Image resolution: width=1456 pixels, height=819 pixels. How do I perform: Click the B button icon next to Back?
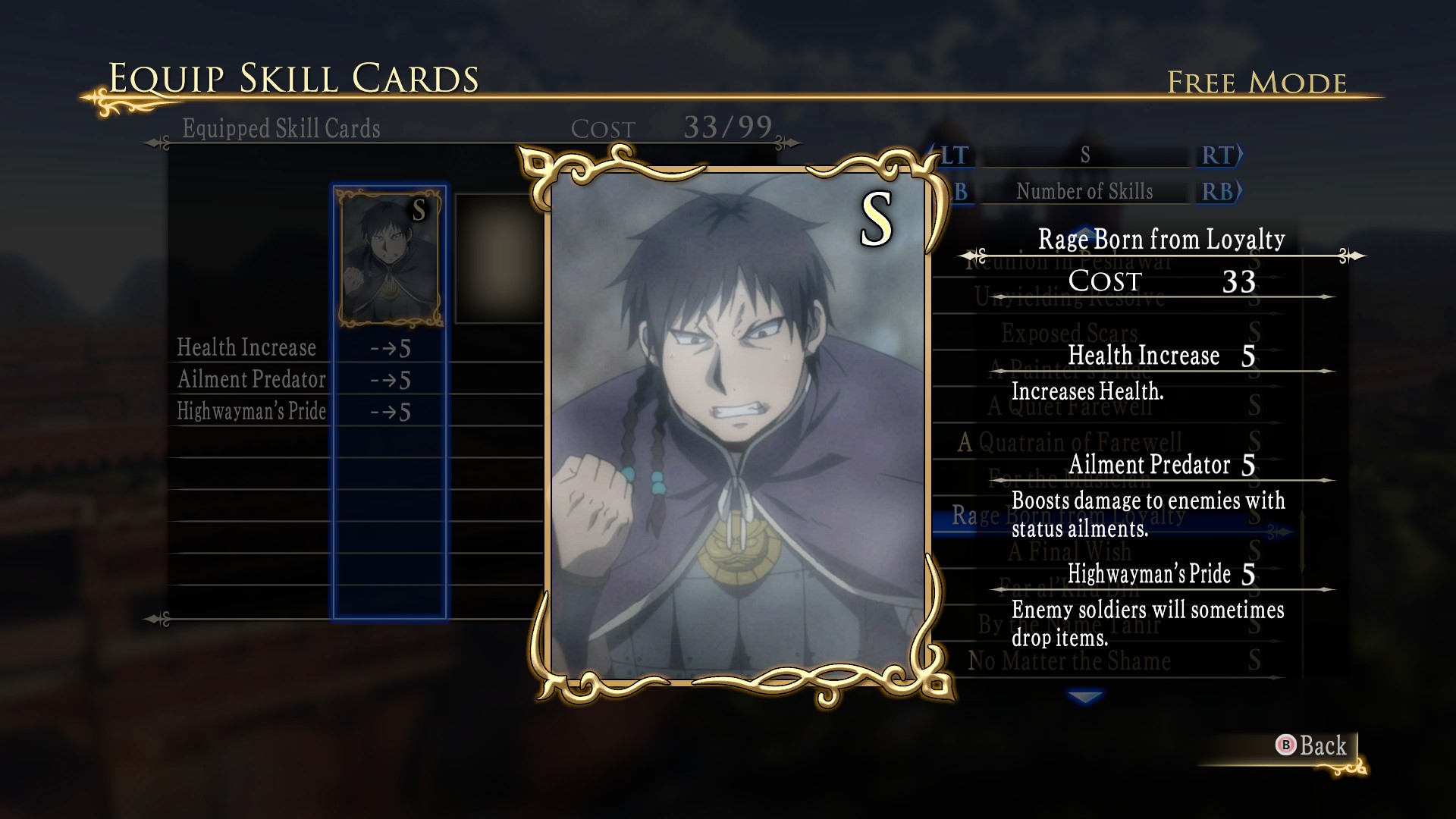(x=1287, y=746)
